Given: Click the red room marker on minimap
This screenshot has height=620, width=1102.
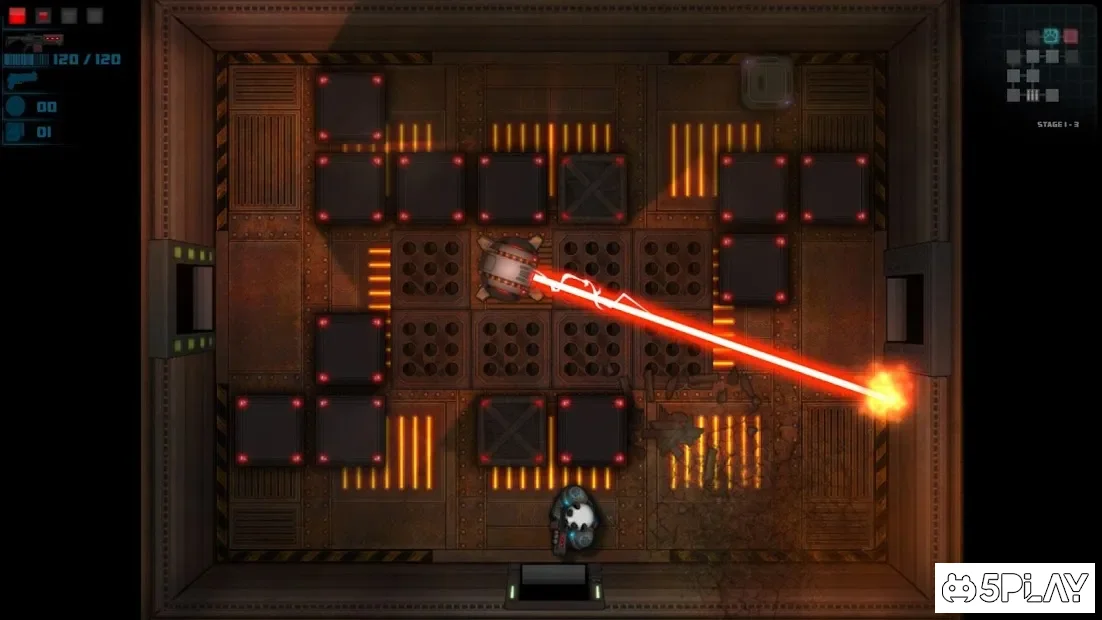Looking at the screenshot, I should pyautogui.click(x=1071, y=36).
